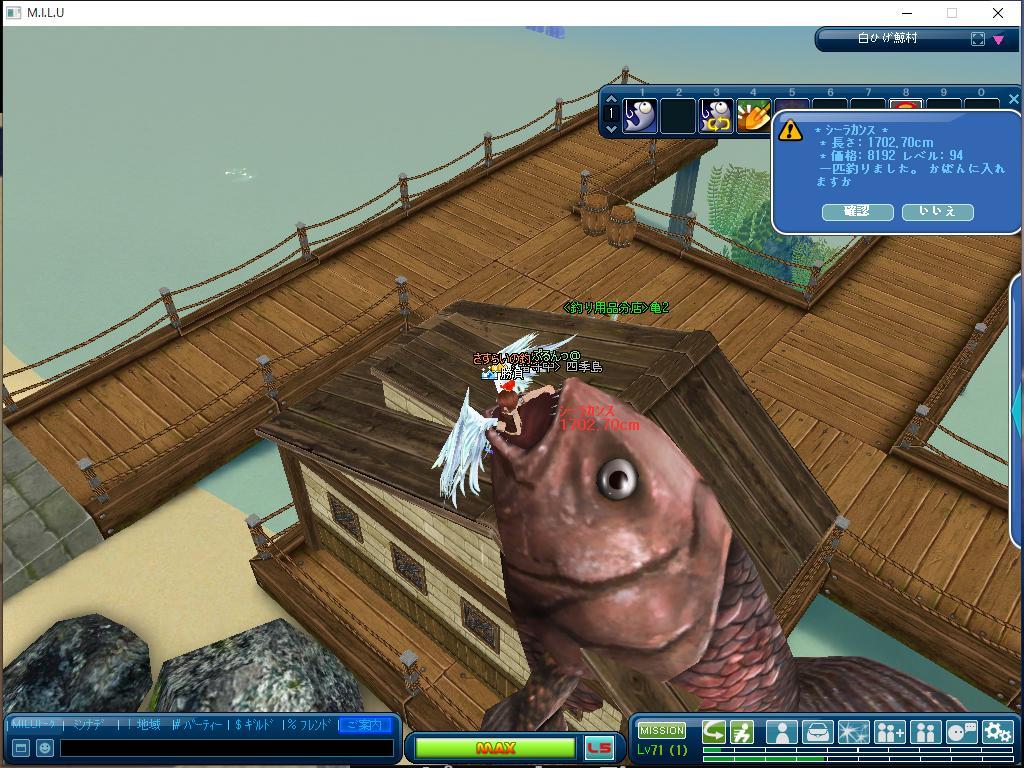
Task: Expand the 白ひげ鯨村 map panel
Action: pos(978,39)
